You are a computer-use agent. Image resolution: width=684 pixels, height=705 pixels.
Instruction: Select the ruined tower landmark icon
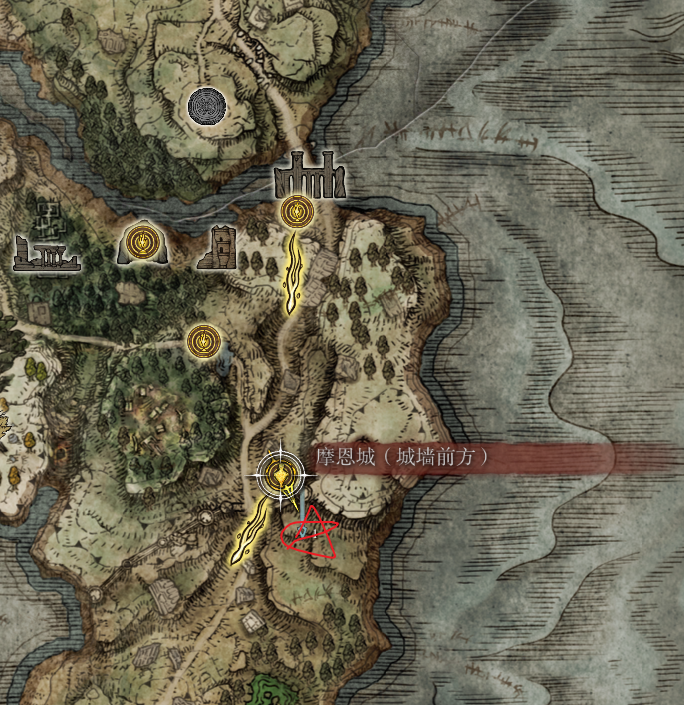tap(216, 247)
